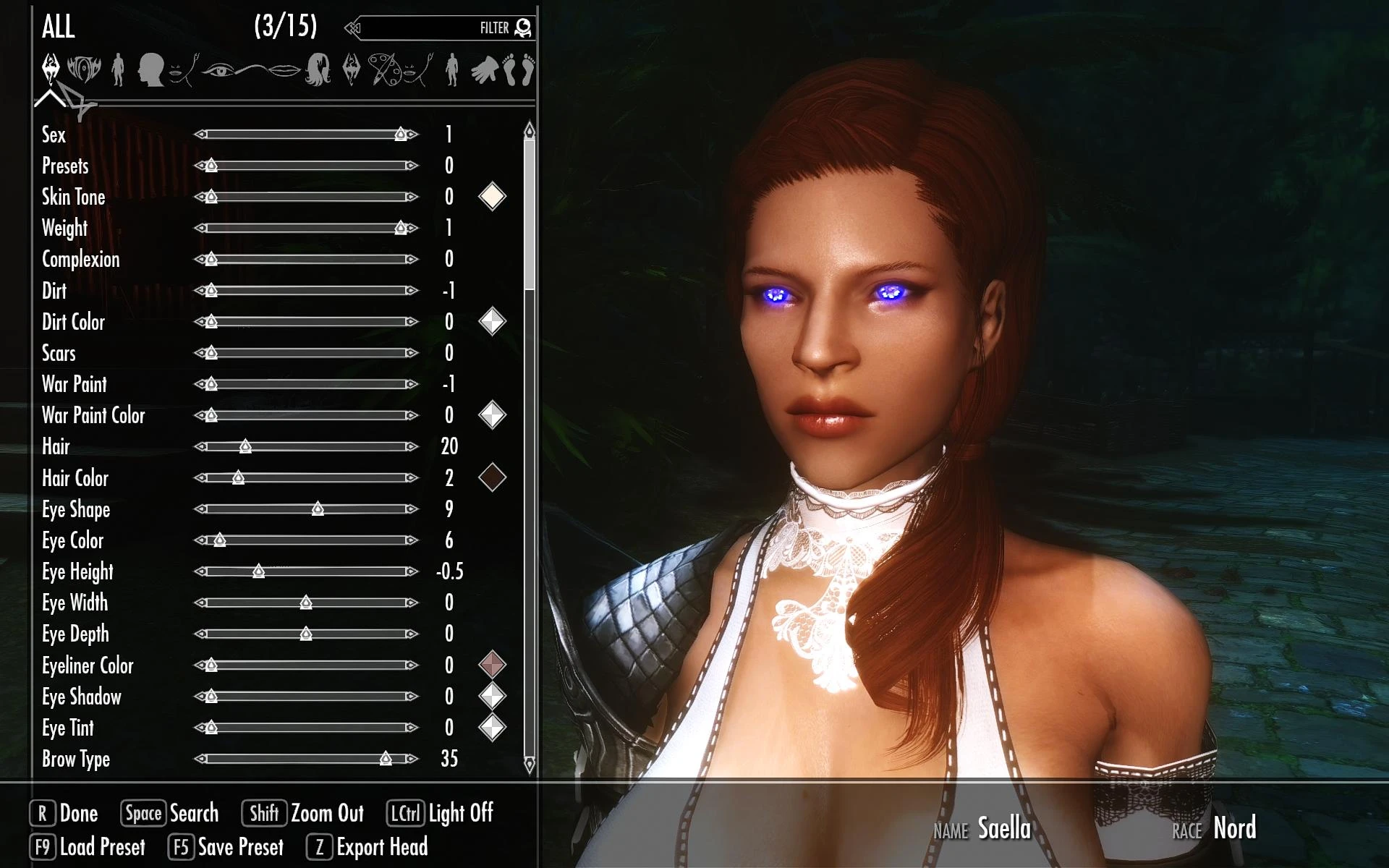
Task: Decrease Eye Shape with left arrow
Action: (x=200, y=509)
